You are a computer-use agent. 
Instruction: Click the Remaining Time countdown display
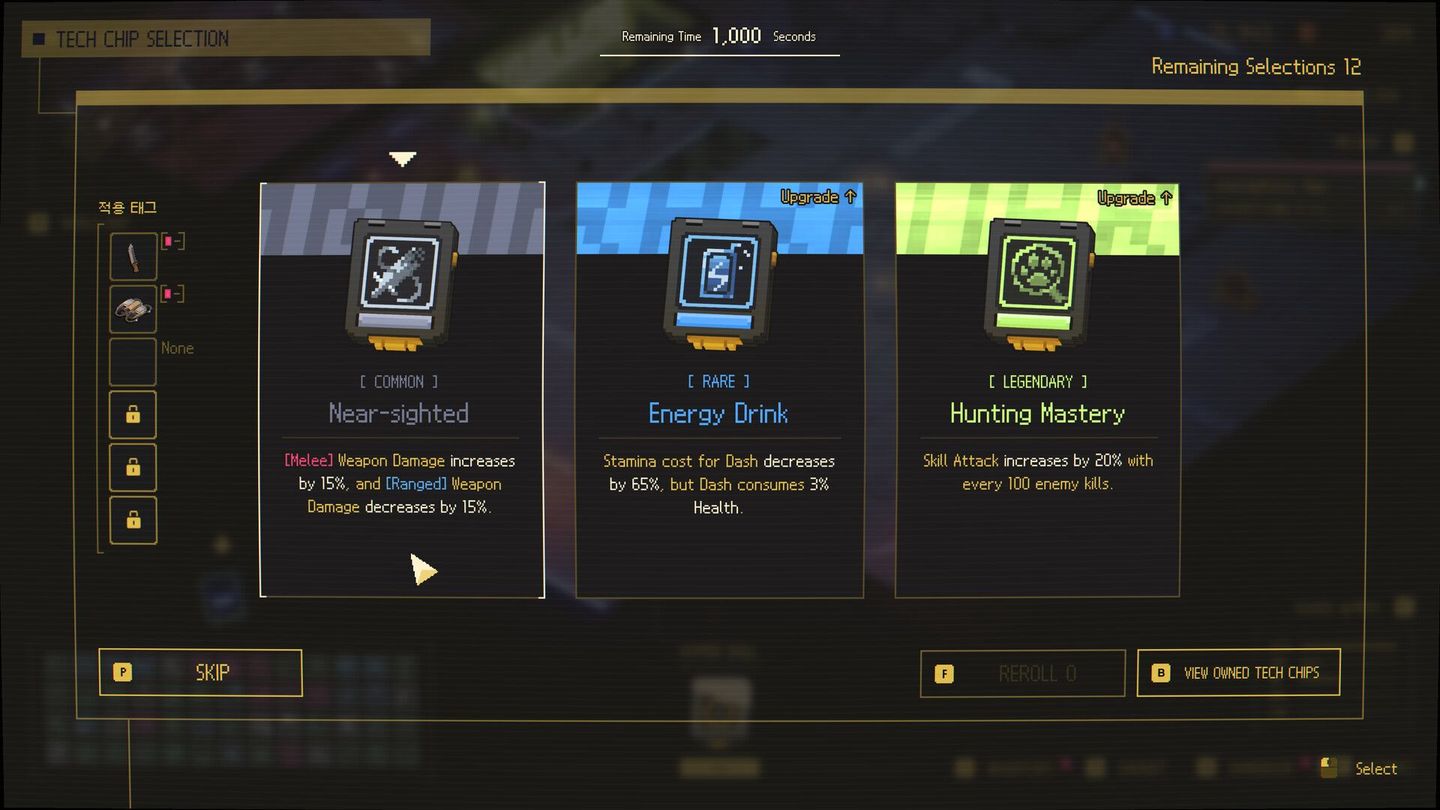[x=718, y=35]
